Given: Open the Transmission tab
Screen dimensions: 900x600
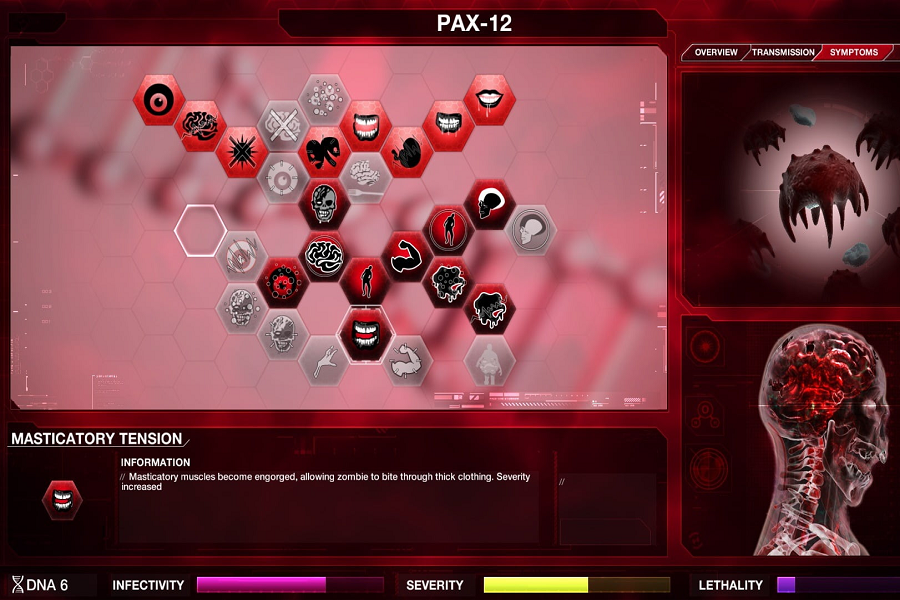Looking at the screenshot, I should click(783, 52).
